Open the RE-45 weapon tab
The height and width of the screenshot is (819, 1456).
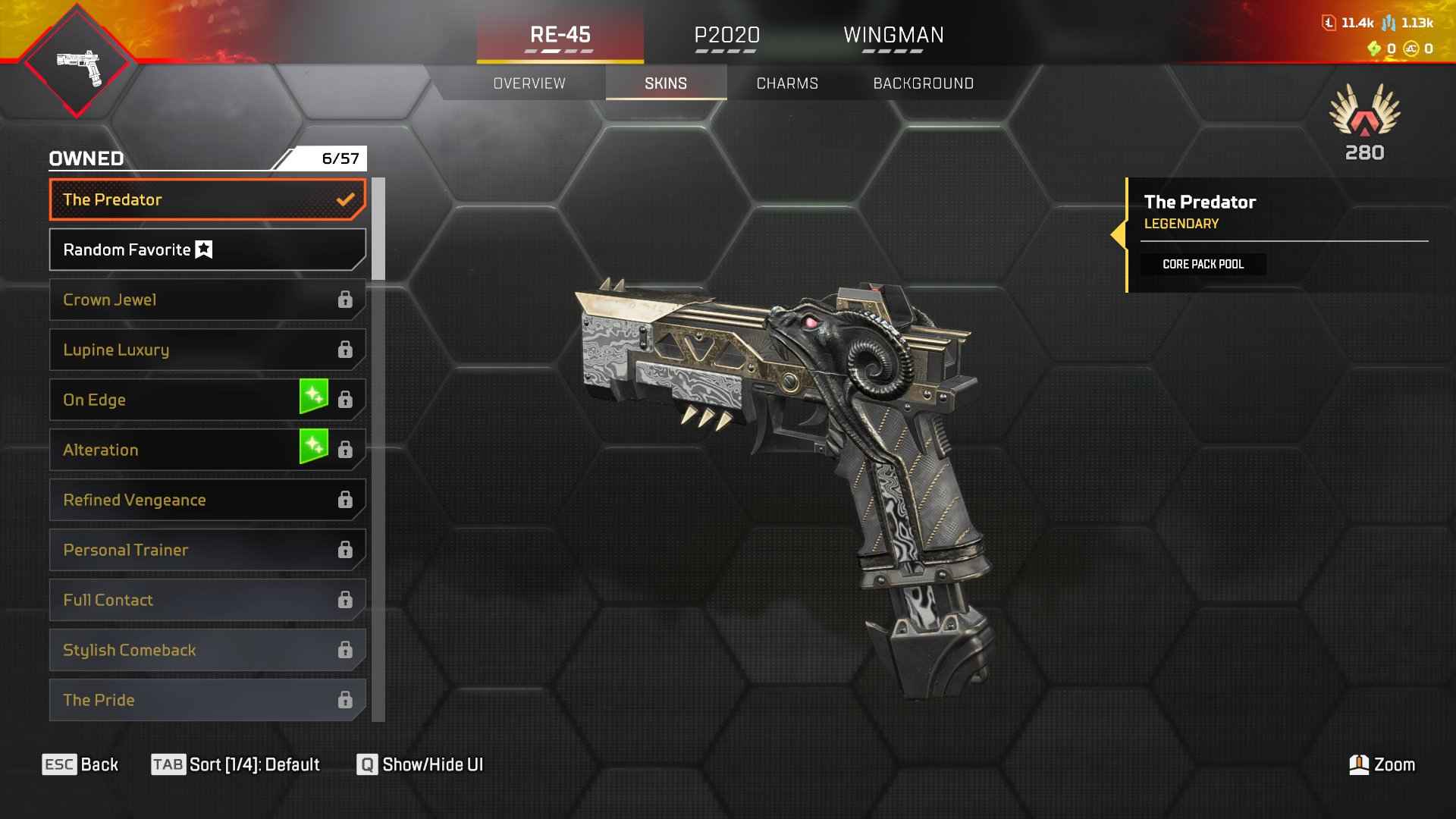click(x=560, y=35)
